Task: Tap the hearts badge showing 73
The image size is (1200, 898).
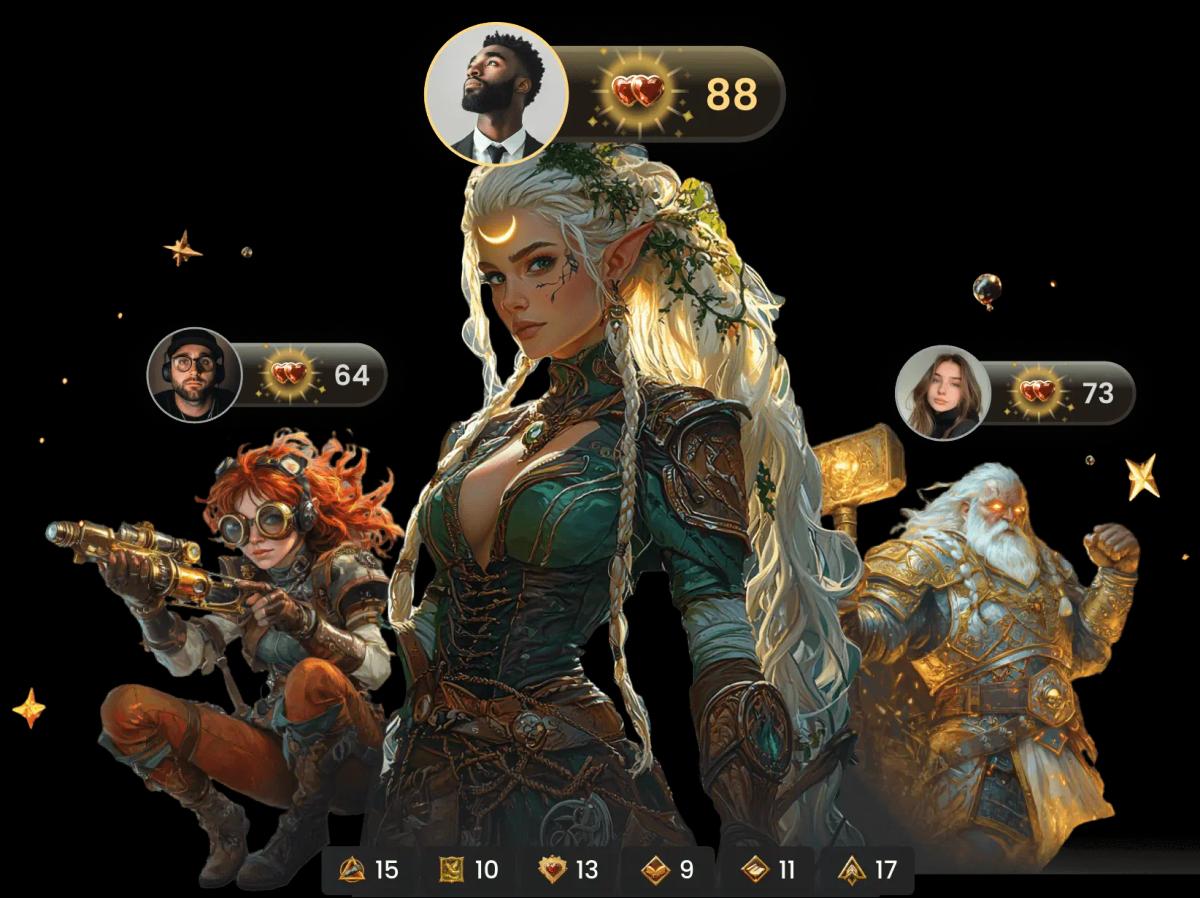Action: 1063,393
